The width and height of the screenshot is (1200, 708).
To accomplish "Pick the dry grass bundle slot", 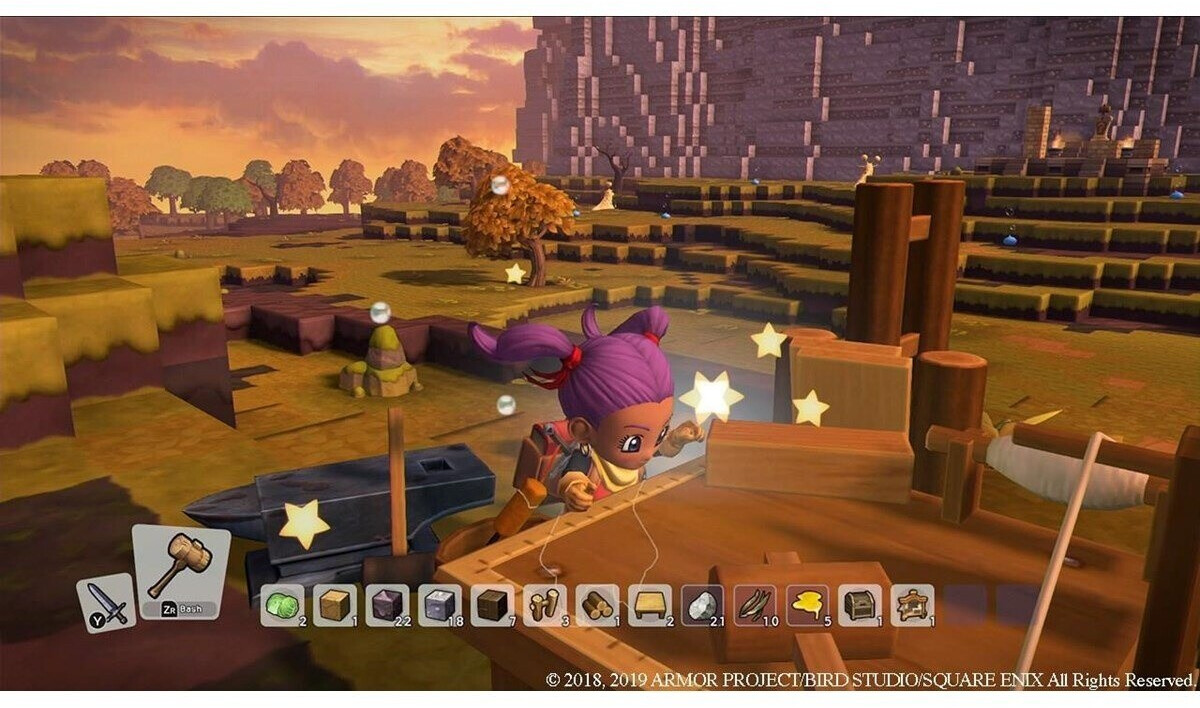I will point(755,605).
